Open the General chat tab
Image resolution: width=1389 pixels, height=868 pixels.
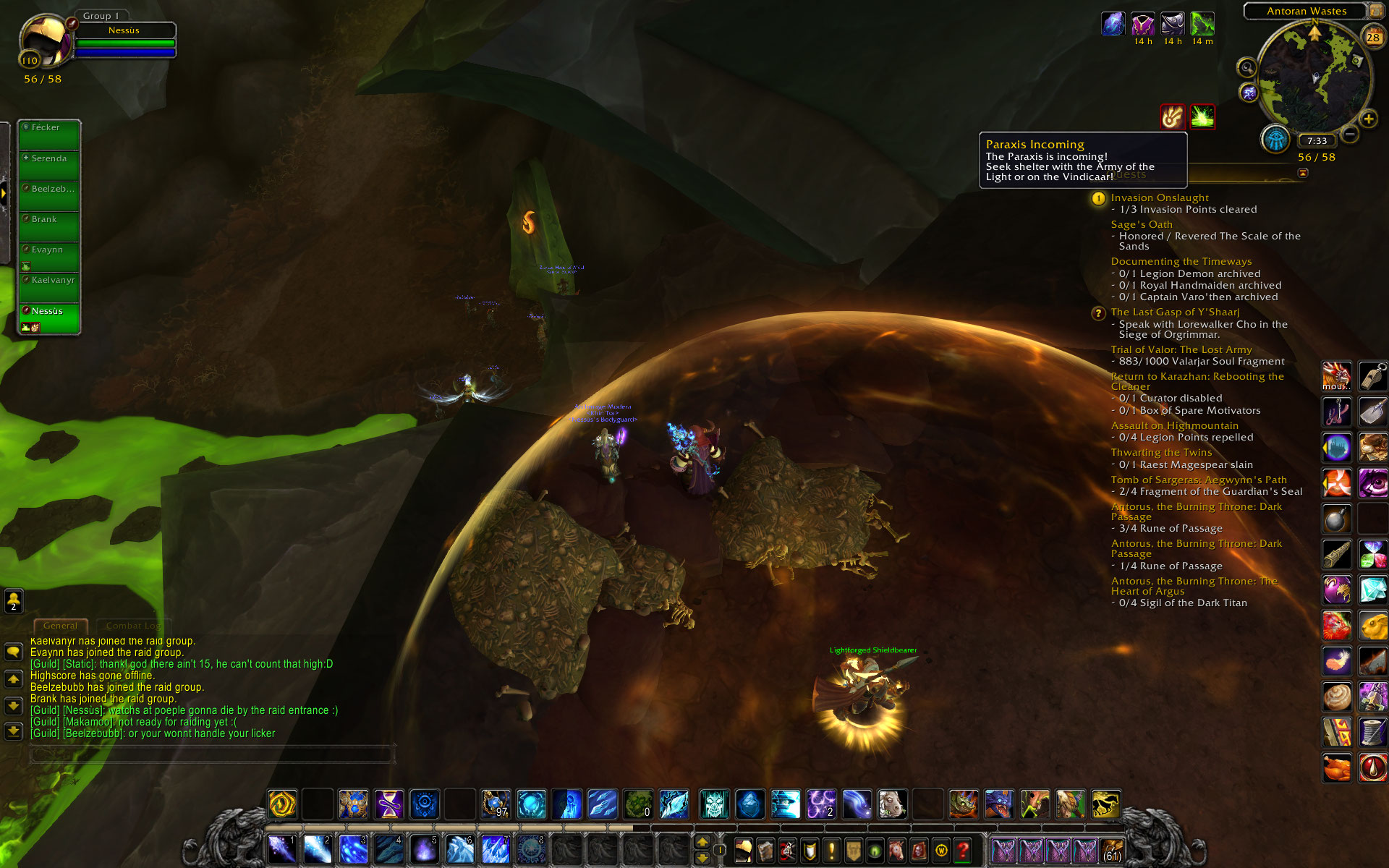tap(60, 626)
